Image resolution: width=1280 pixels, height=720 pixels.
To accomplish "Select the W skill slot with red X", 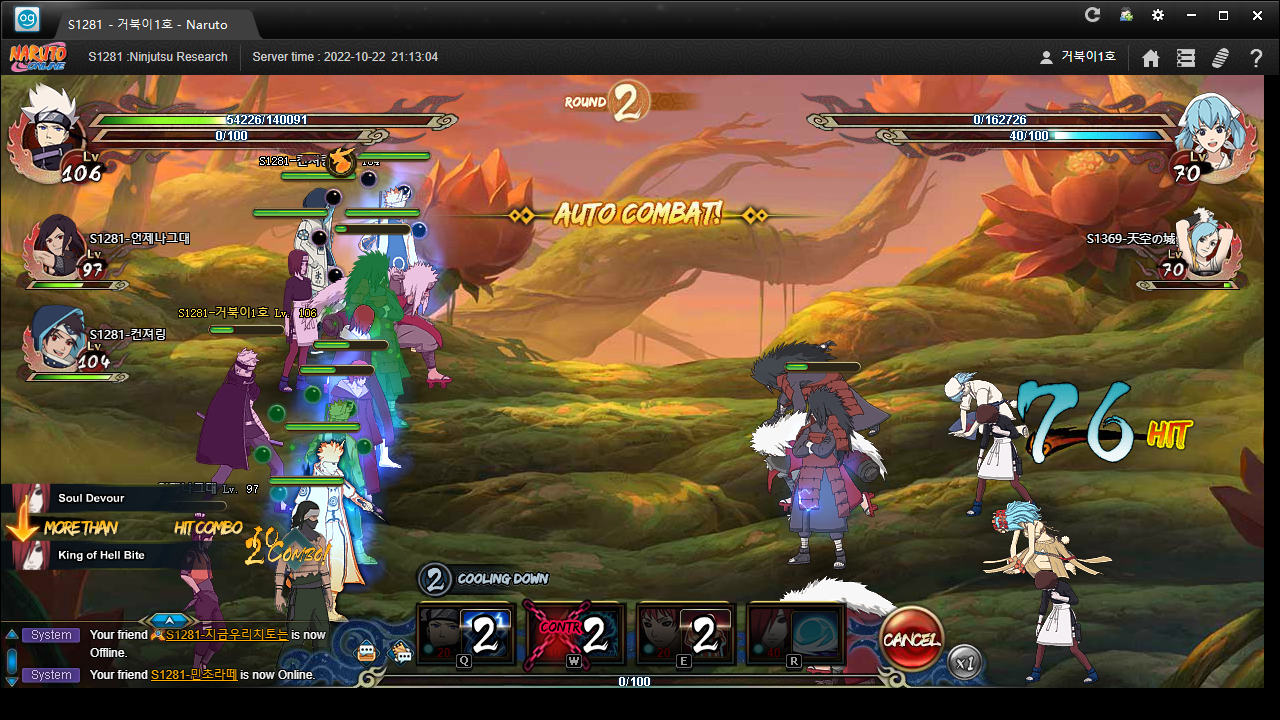I will point(575,634).
